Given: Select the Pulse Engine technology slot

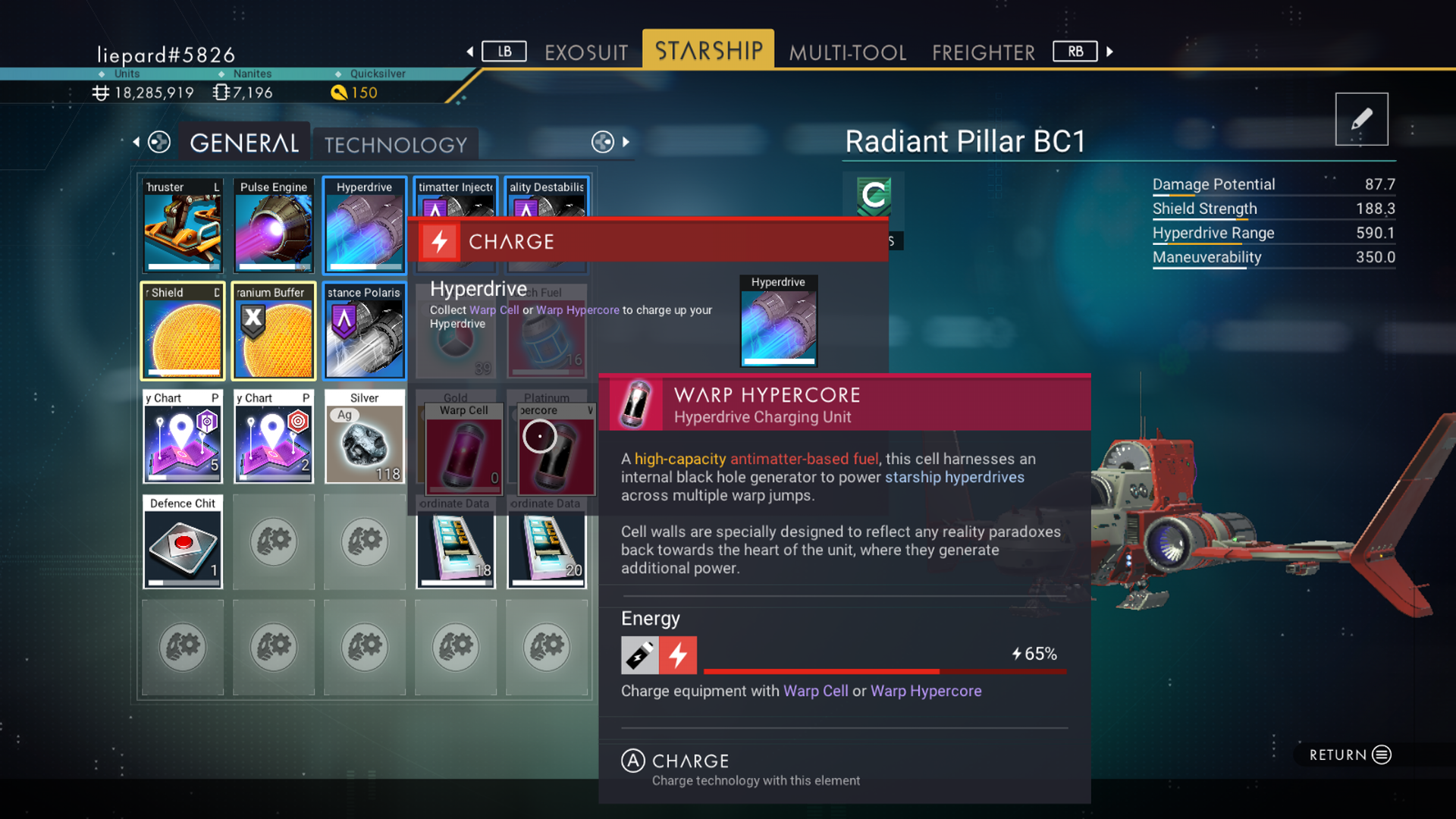Looking at the screenshot, I should [274, 225].
